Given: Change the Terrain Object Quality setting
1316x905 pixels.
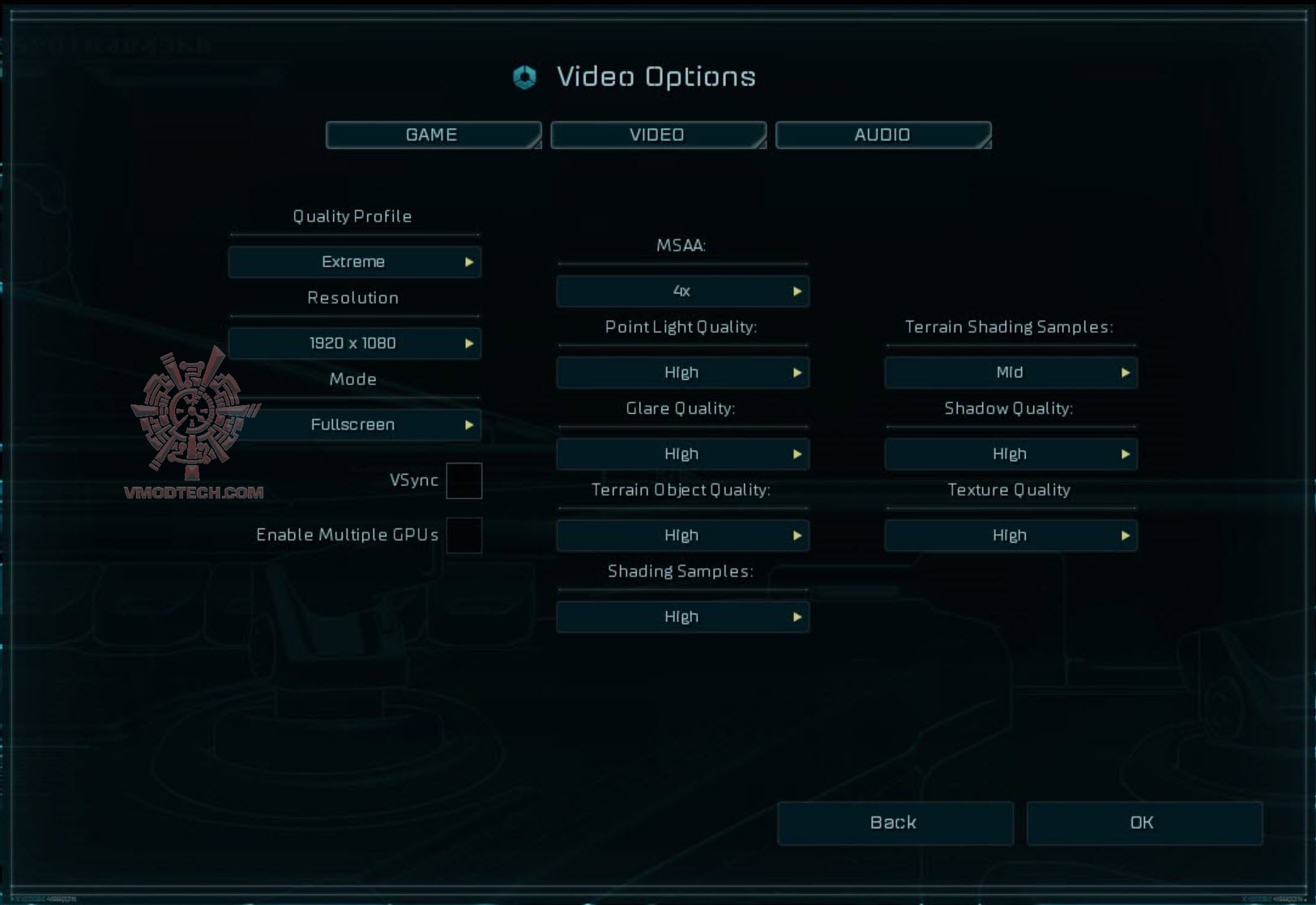Looking at the screenshot, I should [682, 536].
